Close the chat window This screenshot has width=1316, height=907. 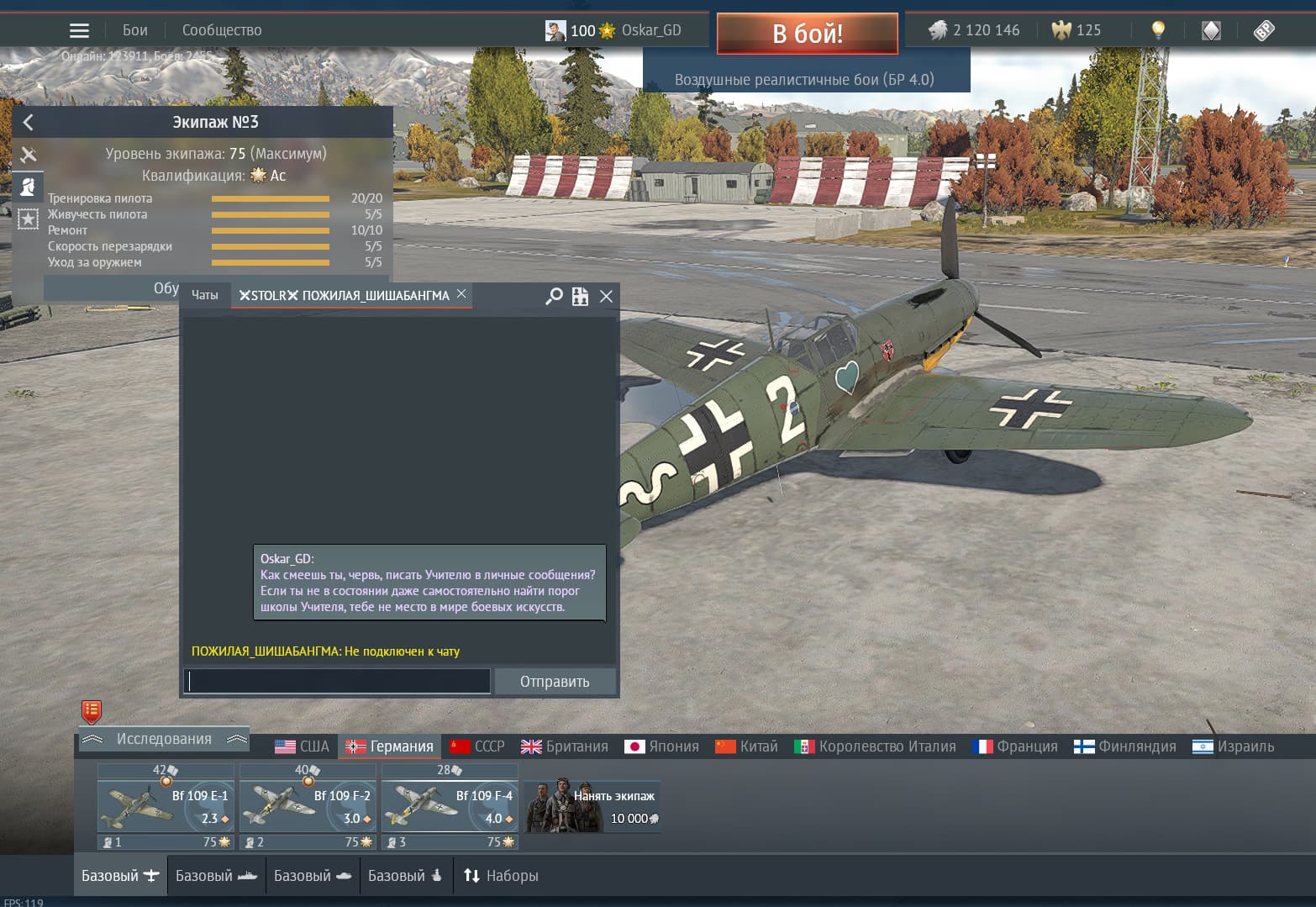click(x=606, y=296)
